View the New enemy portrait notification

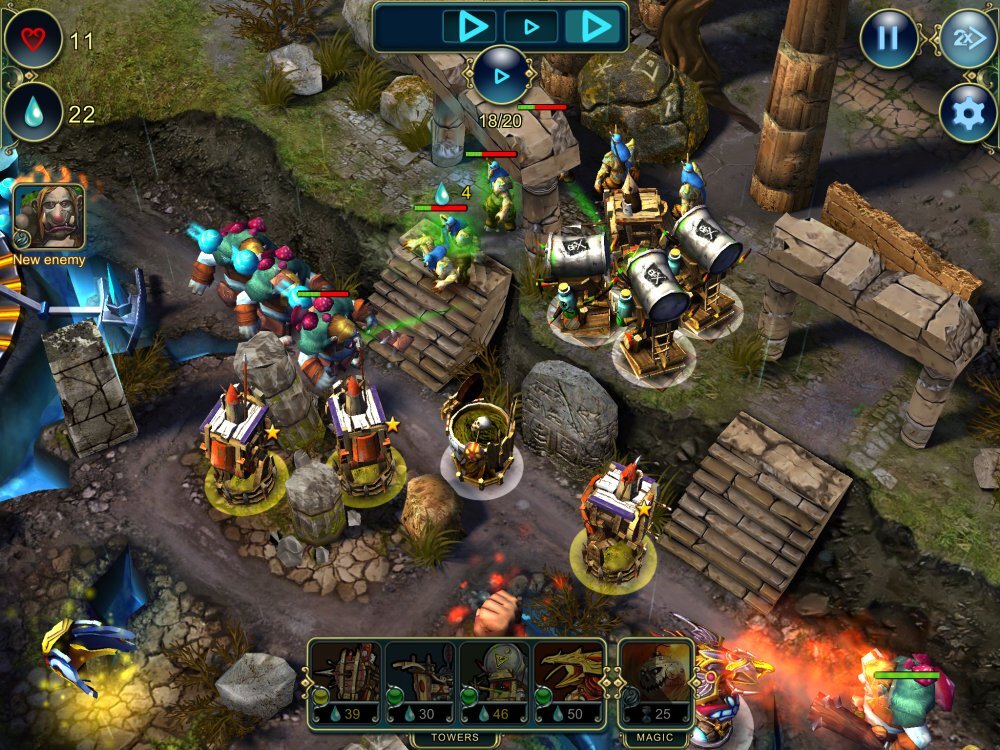click(48, 217)
